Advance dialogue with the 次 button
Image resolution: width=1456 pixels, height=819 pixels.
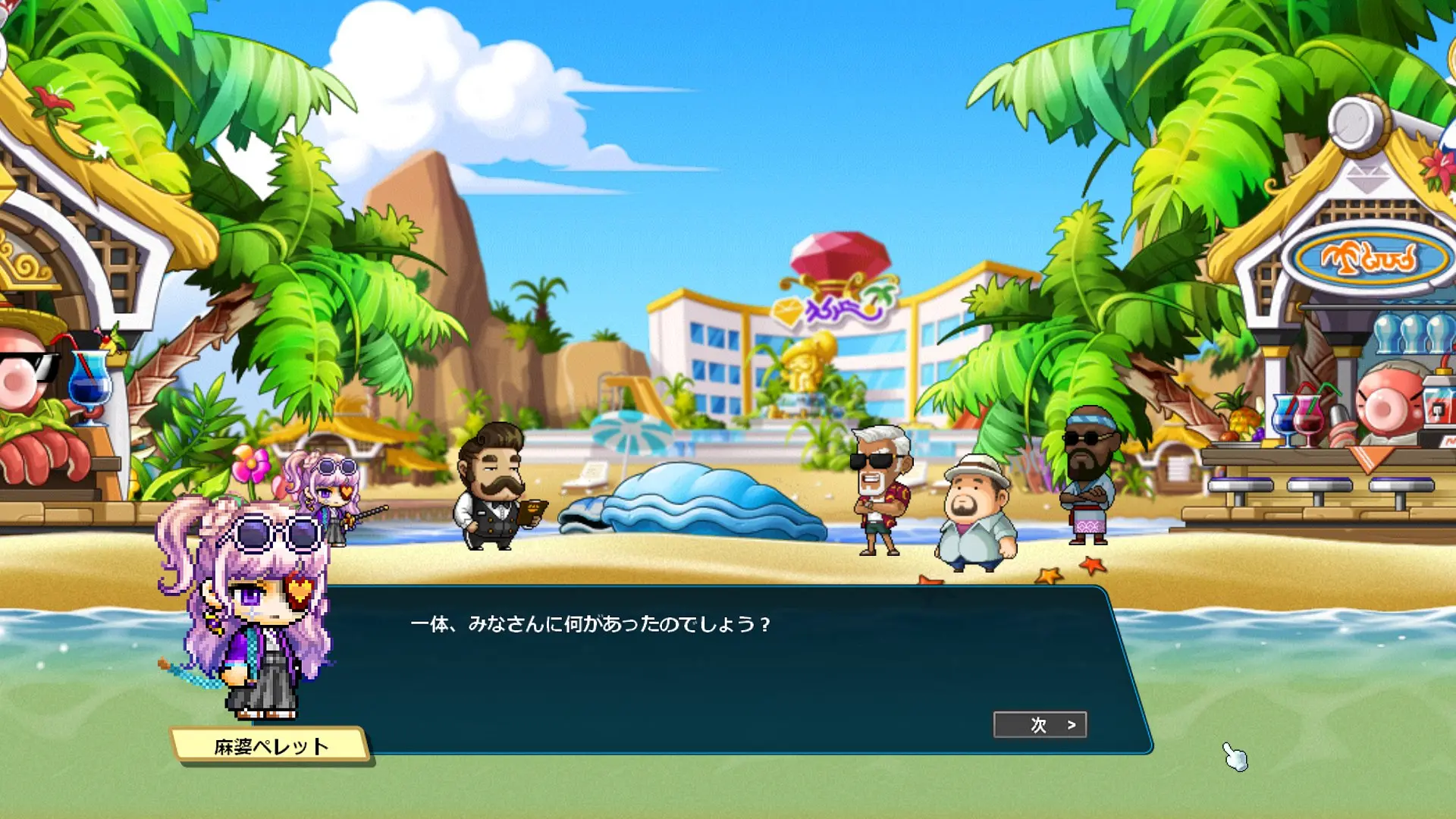pyautogui.click(x=1040, y=725)
